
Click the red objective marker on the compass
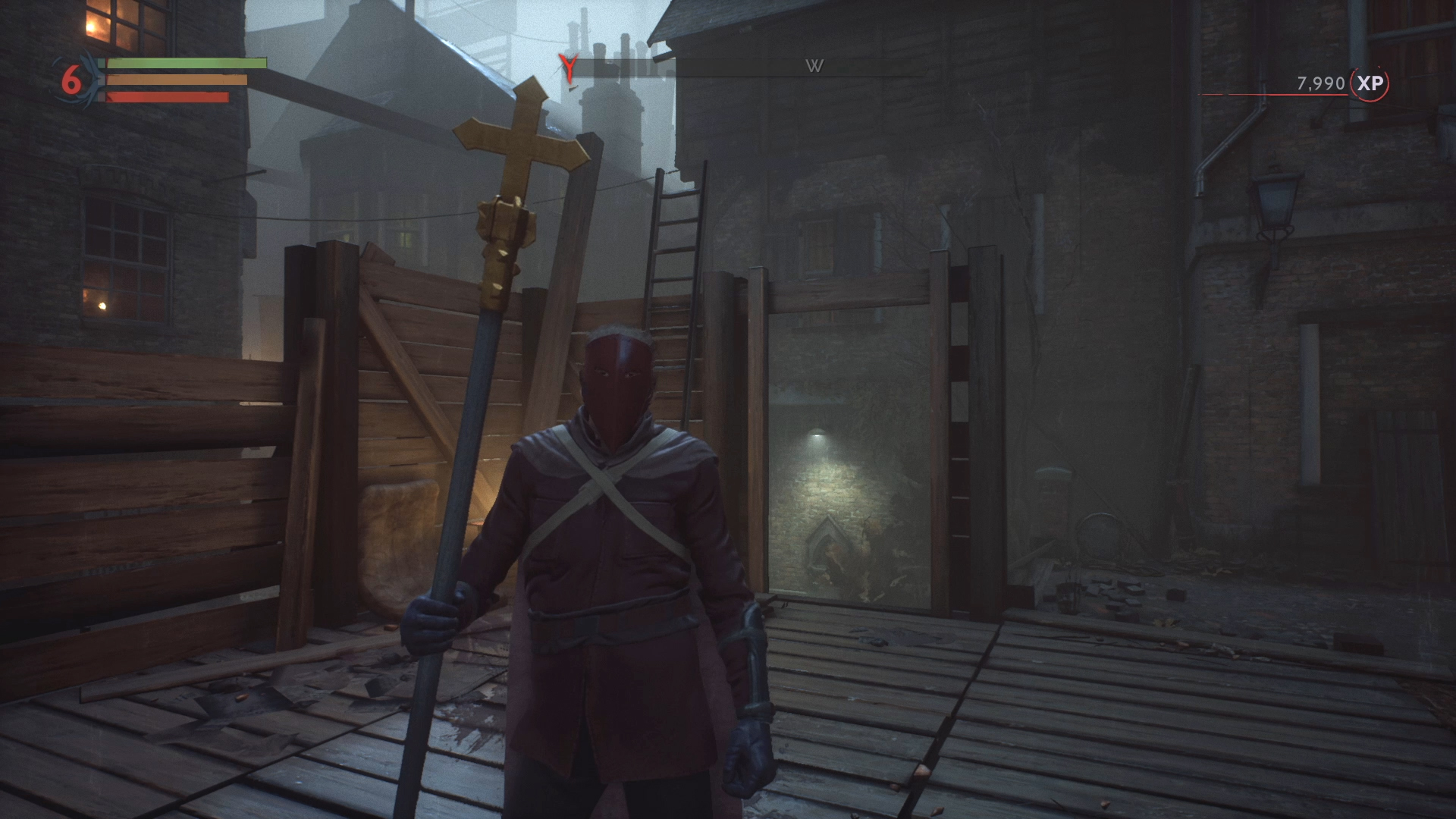click(x=567, y=67)
